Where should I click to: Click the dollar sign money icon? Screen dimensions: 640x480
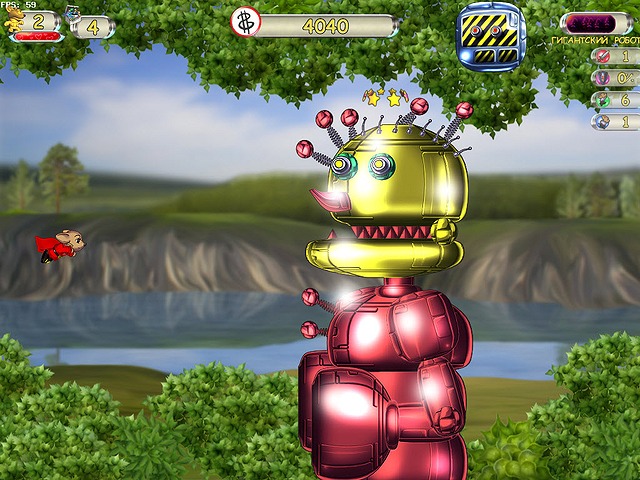click(x=244, y=22)
